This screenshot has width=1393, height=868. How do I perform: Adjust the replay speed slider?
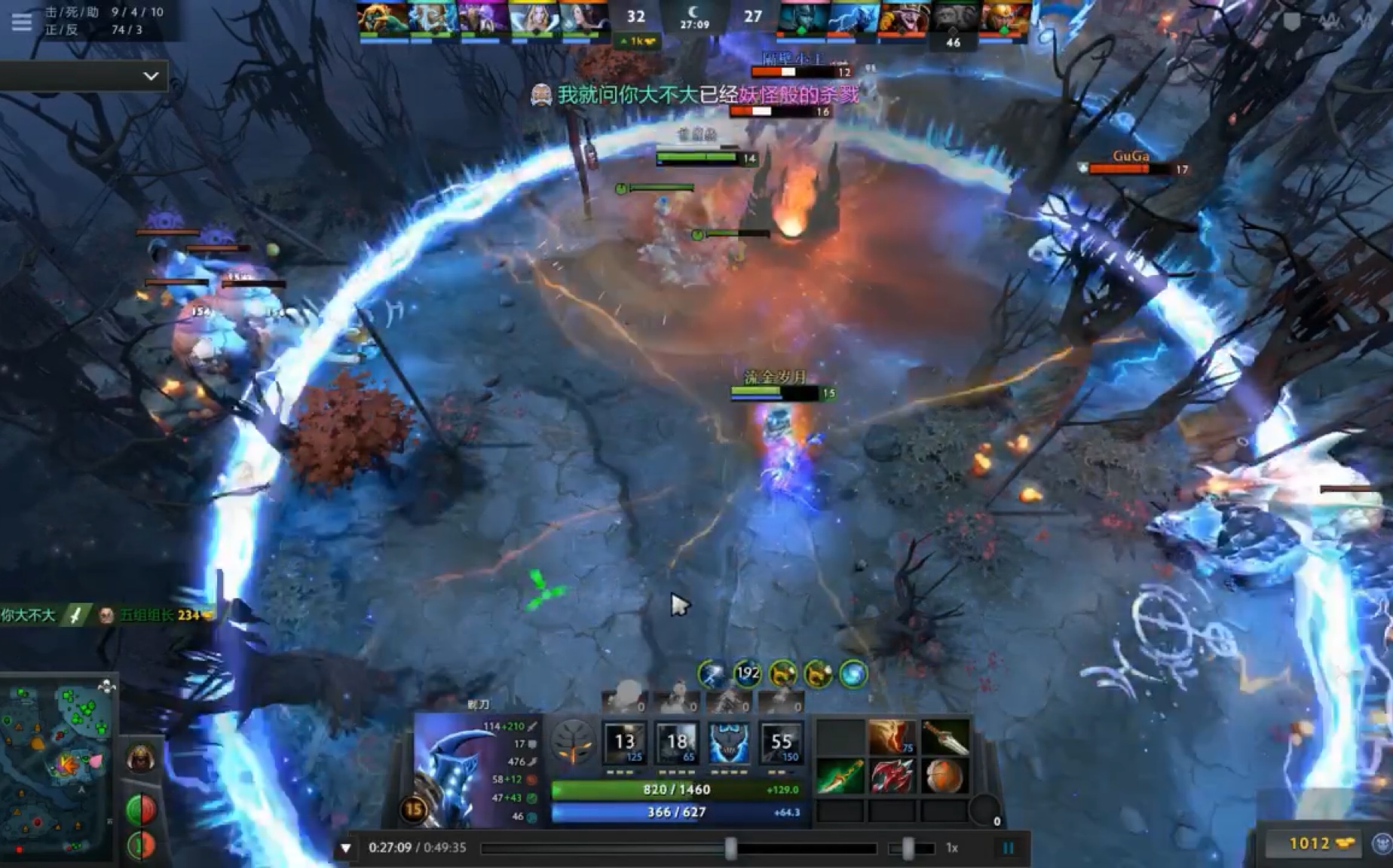point(909,848)
